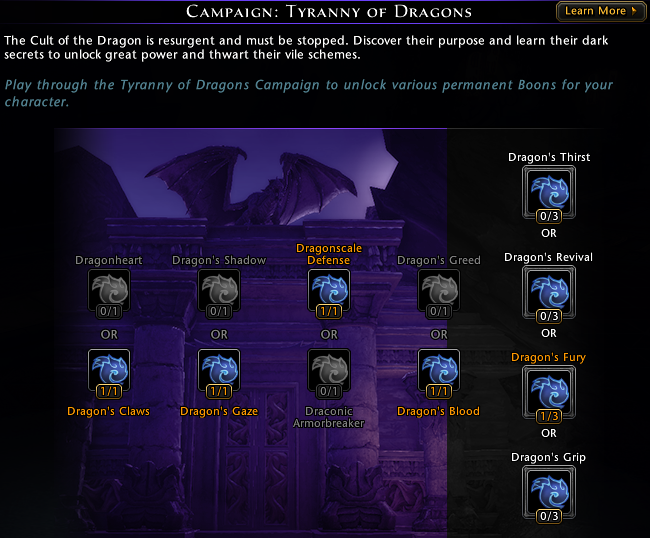Click the Dragonscale Defense boon icon
The image size is (650, 538).
(x=329, y=291)
